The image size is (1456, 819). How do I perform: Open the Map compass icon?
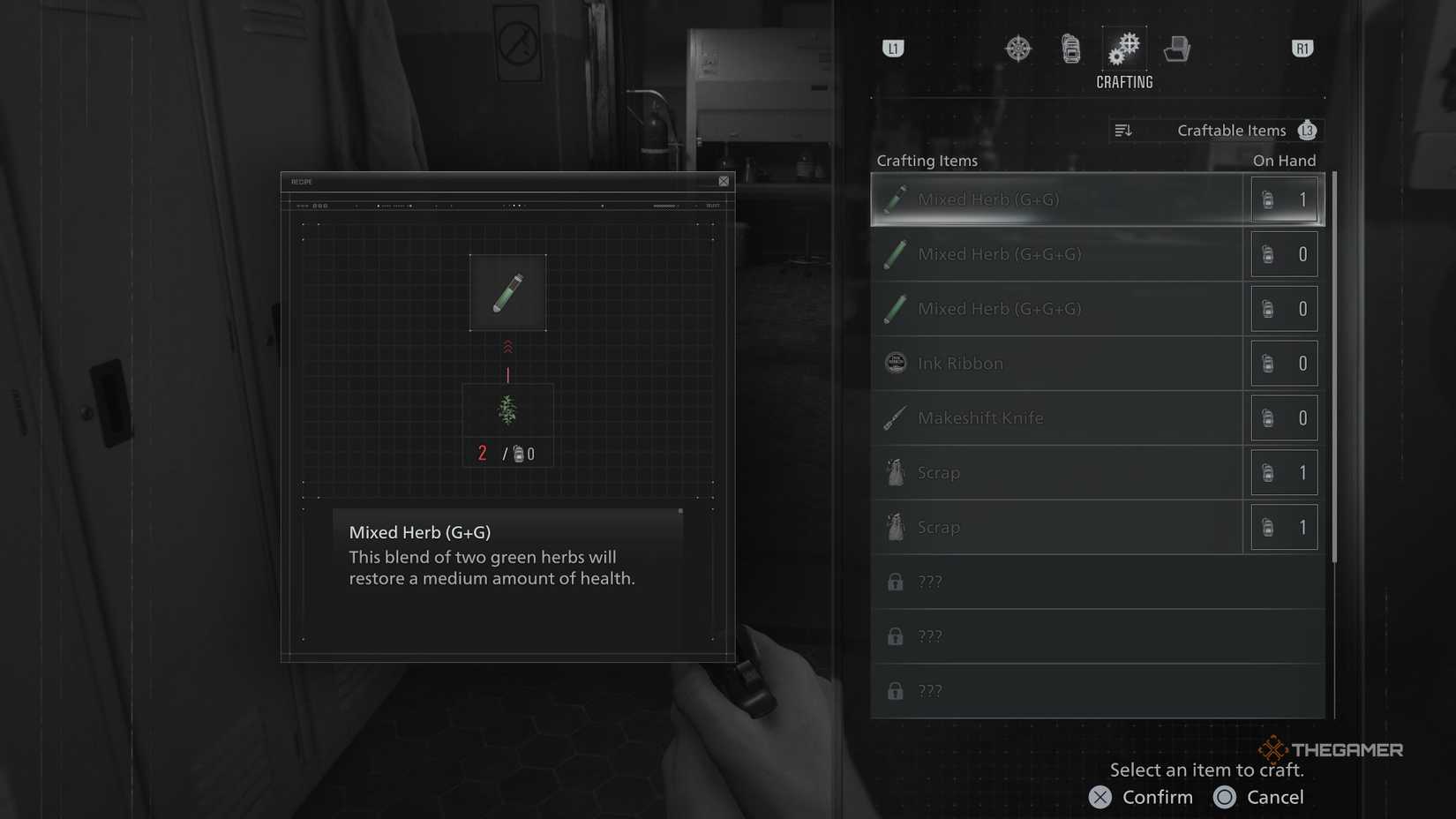1017,49
